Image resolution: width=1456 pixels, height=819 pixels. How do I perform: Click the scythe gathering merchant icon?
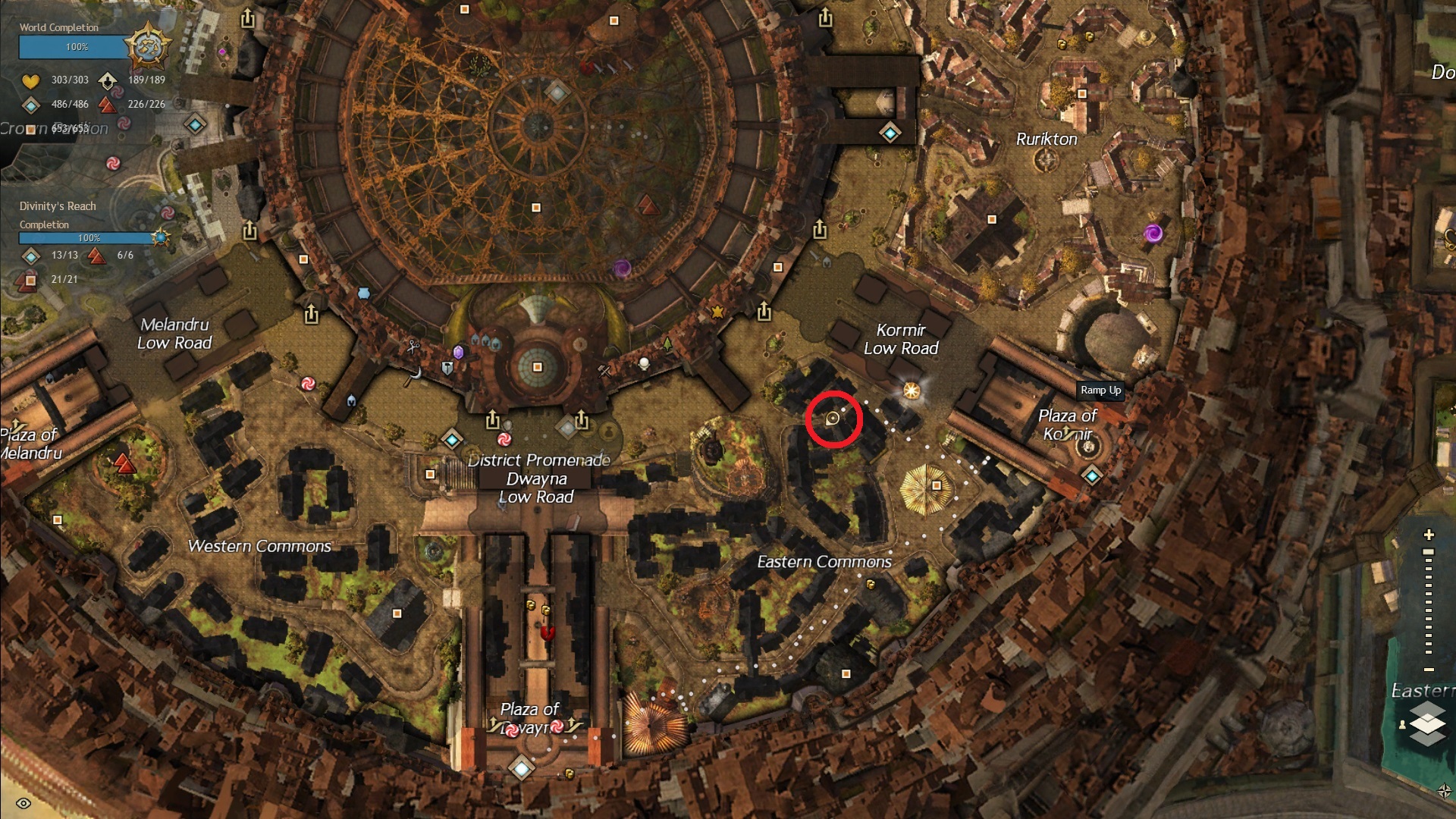point(414,375)
